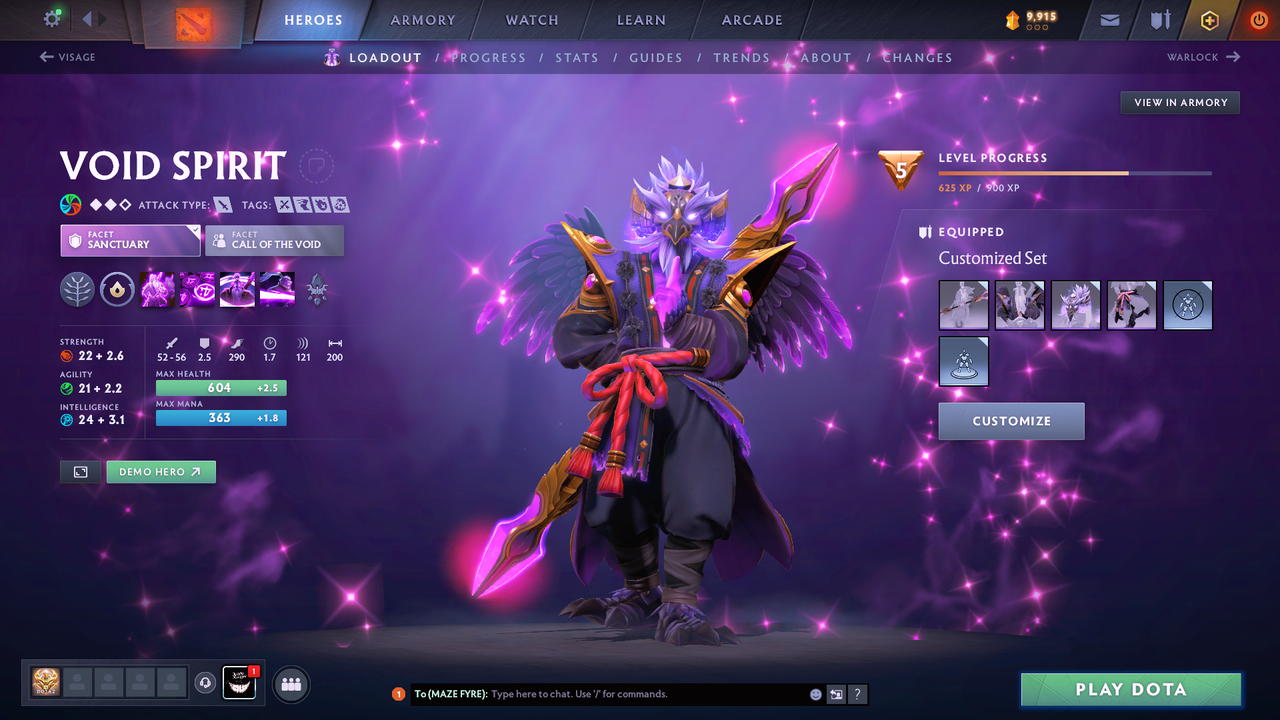Image resolution: width=1280 pixels, height=720 pixels.
Task: Open the Astral Step ultimate ability icon
Action: (x=277, y=290)
